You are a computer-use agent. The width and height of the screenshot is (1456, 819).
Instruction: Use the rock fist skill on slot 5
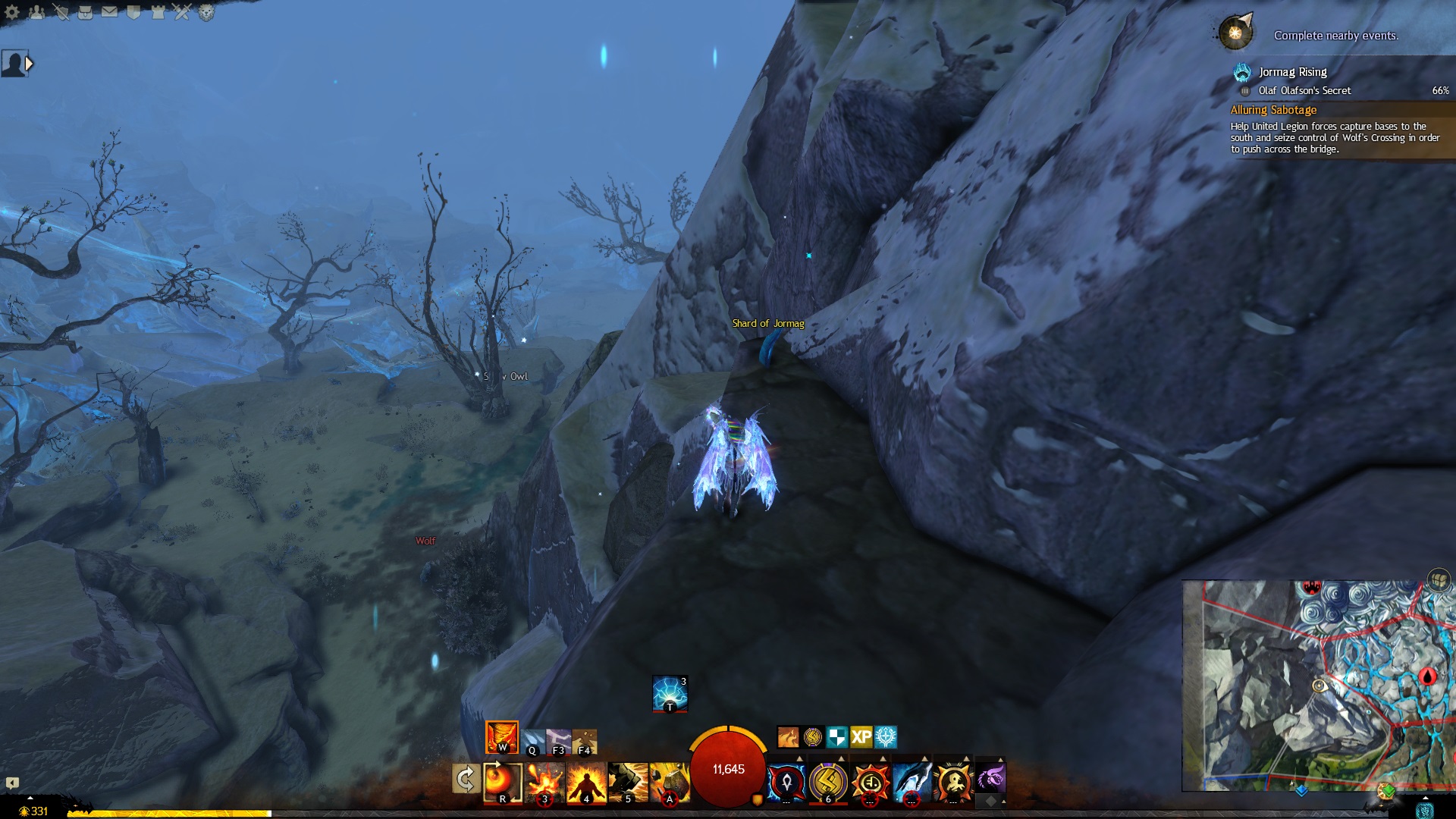pos(627,781)
